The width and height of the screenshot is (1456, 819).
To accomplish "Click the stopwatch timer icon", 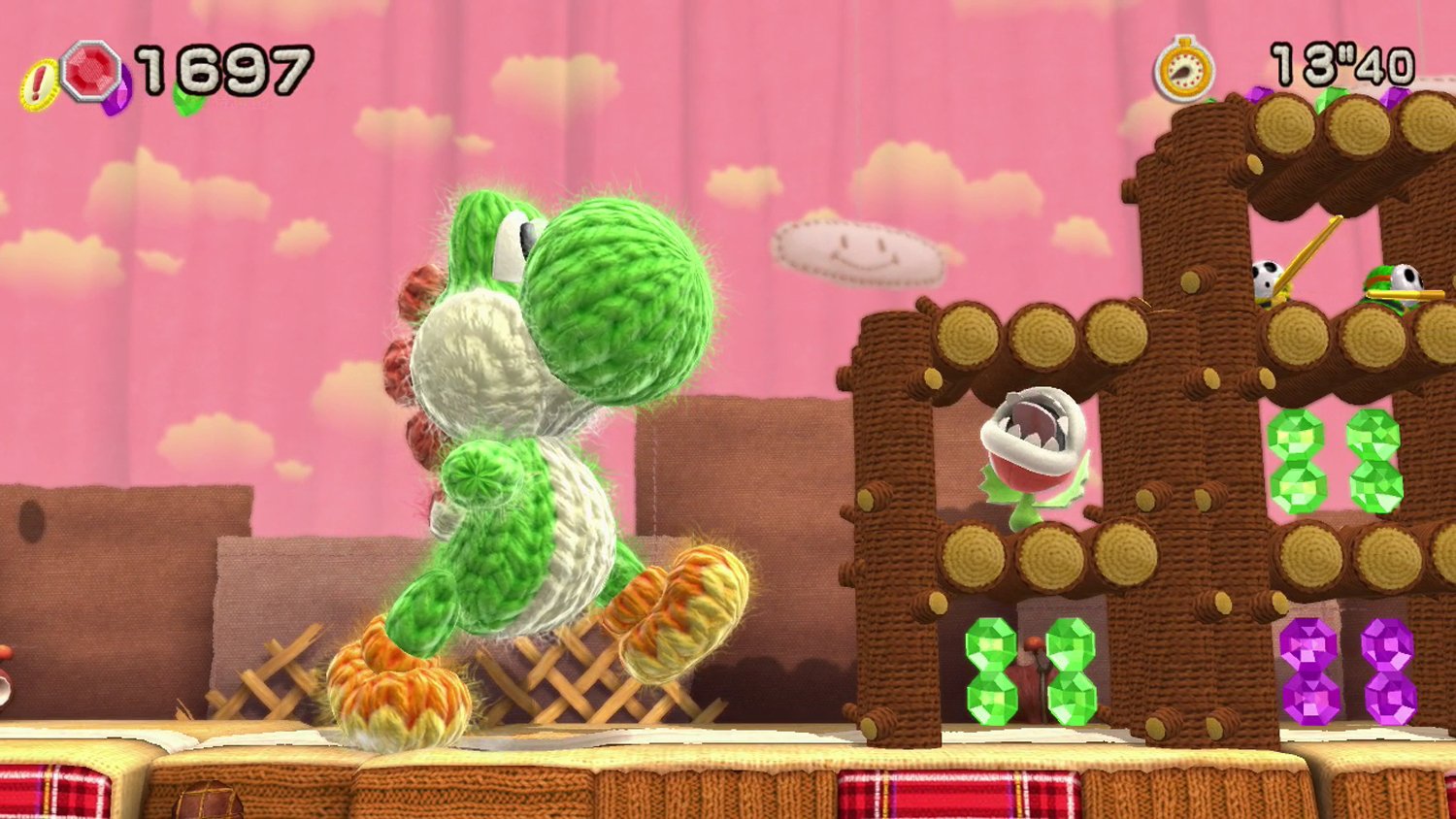I will tap(1186, 70).
